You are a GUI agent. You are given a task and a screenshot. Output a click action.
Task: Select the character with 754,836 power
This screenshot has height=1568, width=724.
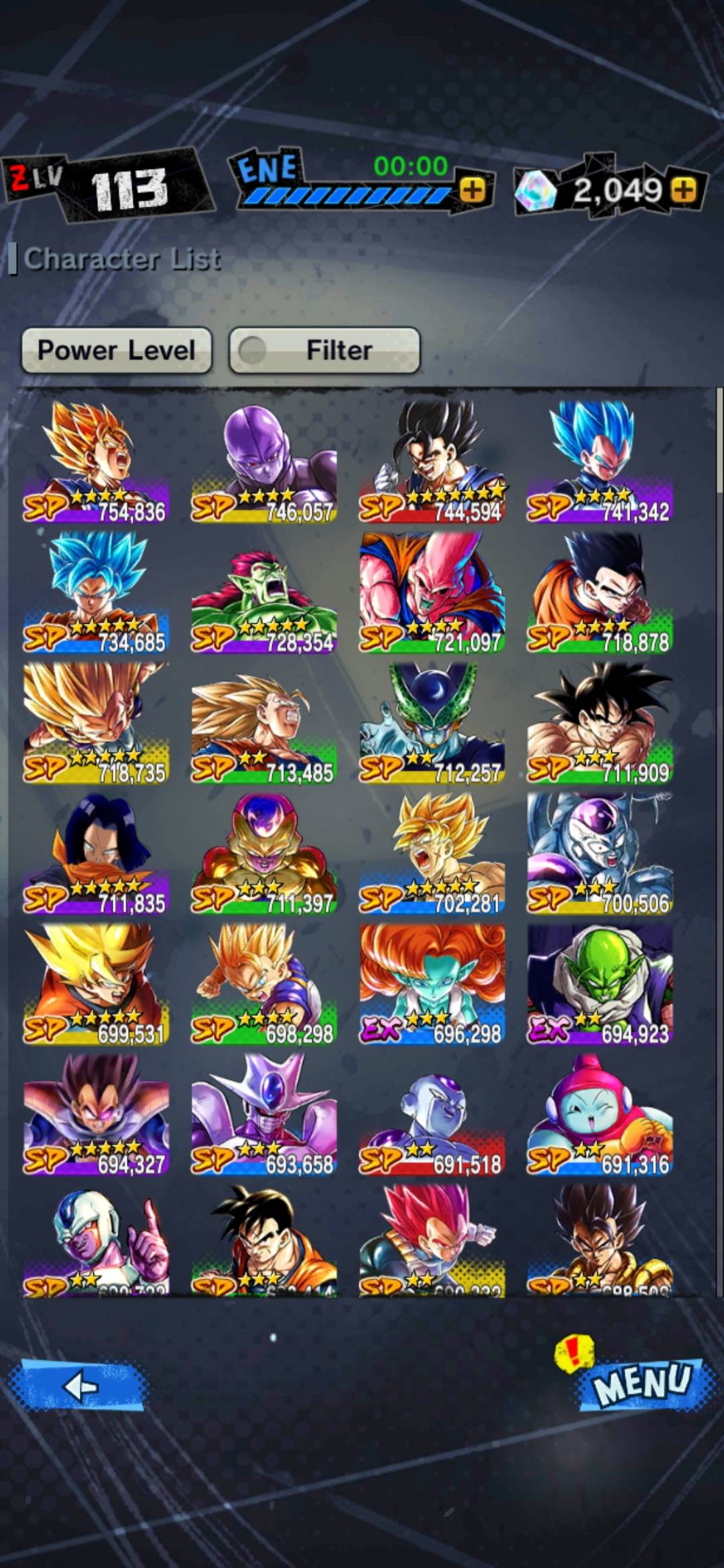pyautogui.click(x=96, y=461)
